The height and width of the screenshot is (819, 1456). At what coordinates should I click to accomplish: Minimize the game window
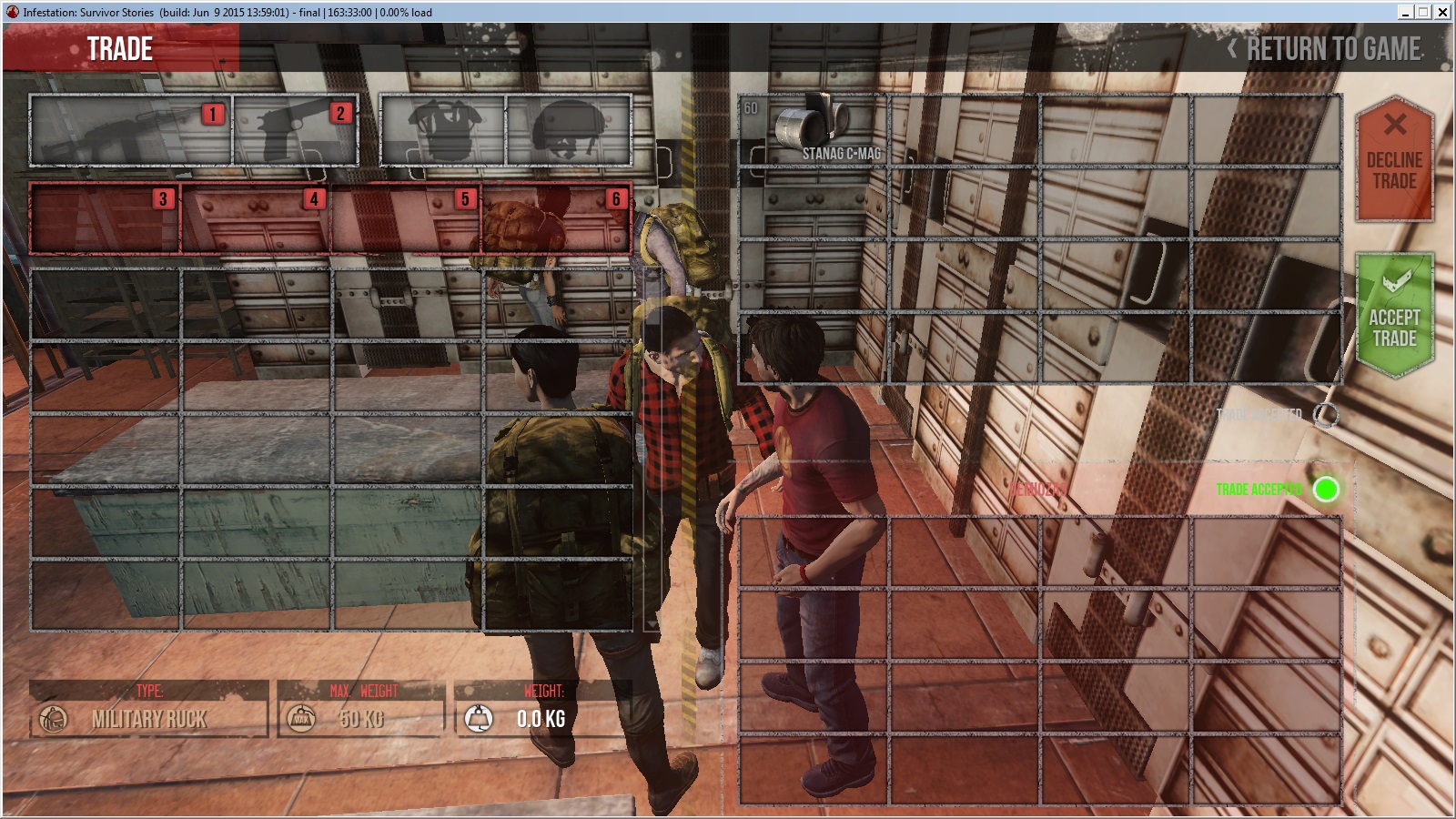tap(1406, 12)
